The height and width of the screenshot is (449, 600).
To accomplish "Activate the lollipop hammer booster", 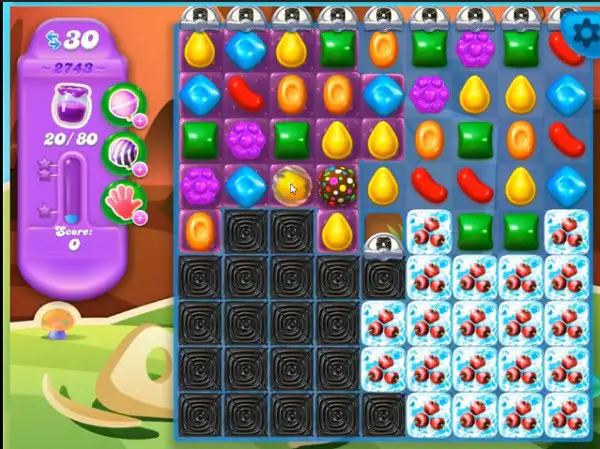I will click(126, 105).
